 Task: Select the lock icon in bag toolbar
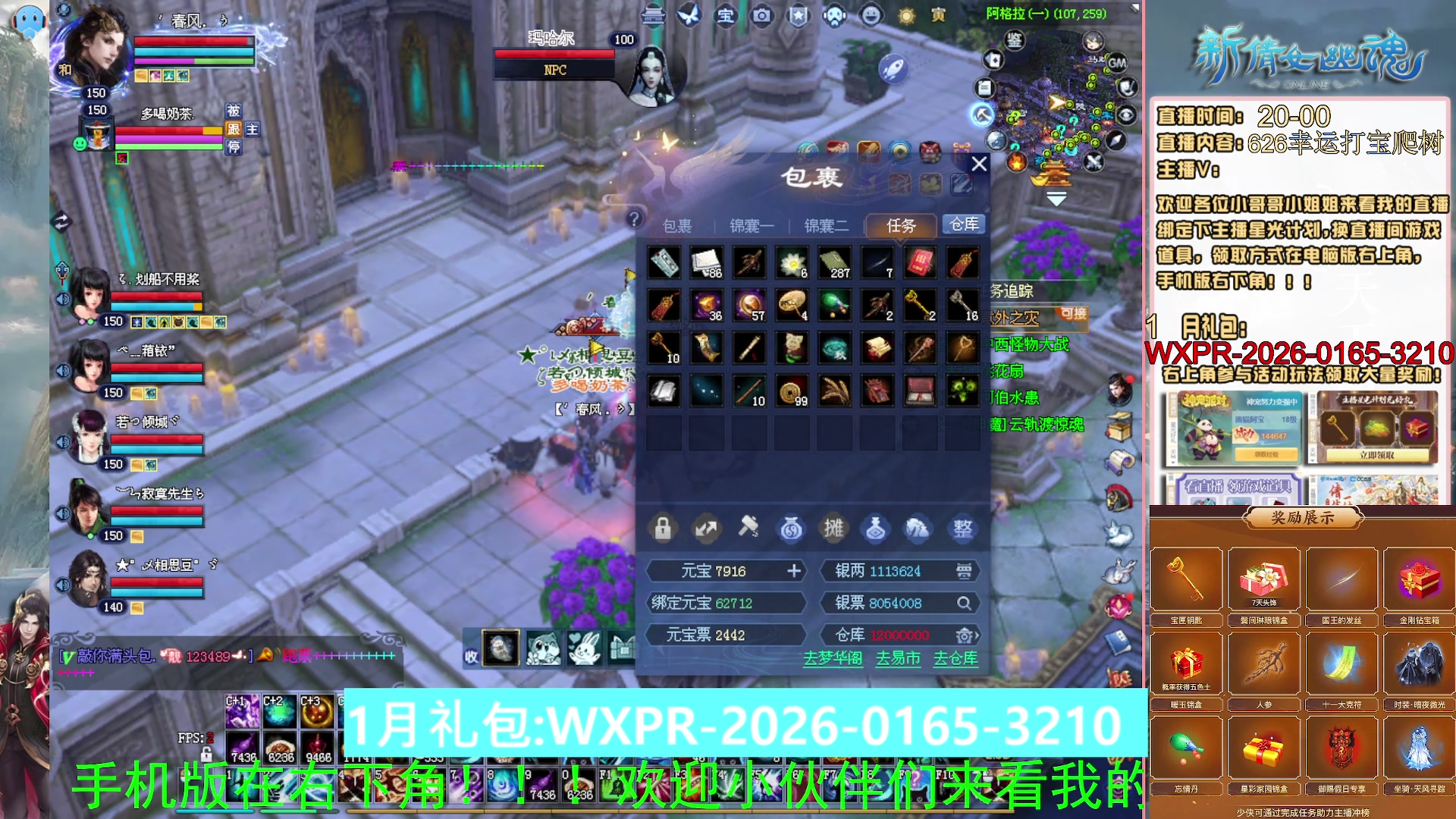point(663,529)
